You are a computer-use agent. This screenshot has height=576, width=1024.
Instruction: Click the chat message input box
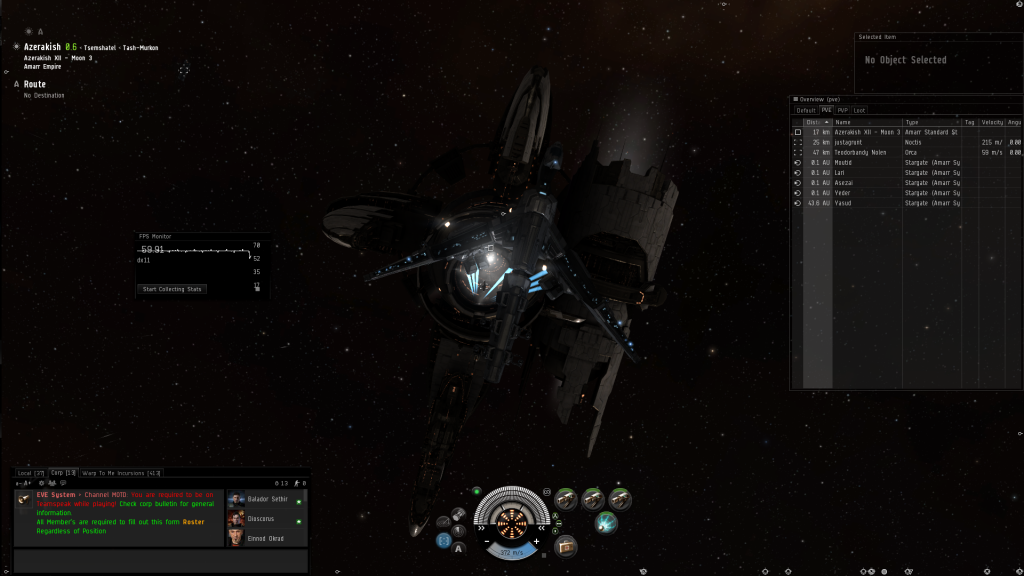[160, 560]
